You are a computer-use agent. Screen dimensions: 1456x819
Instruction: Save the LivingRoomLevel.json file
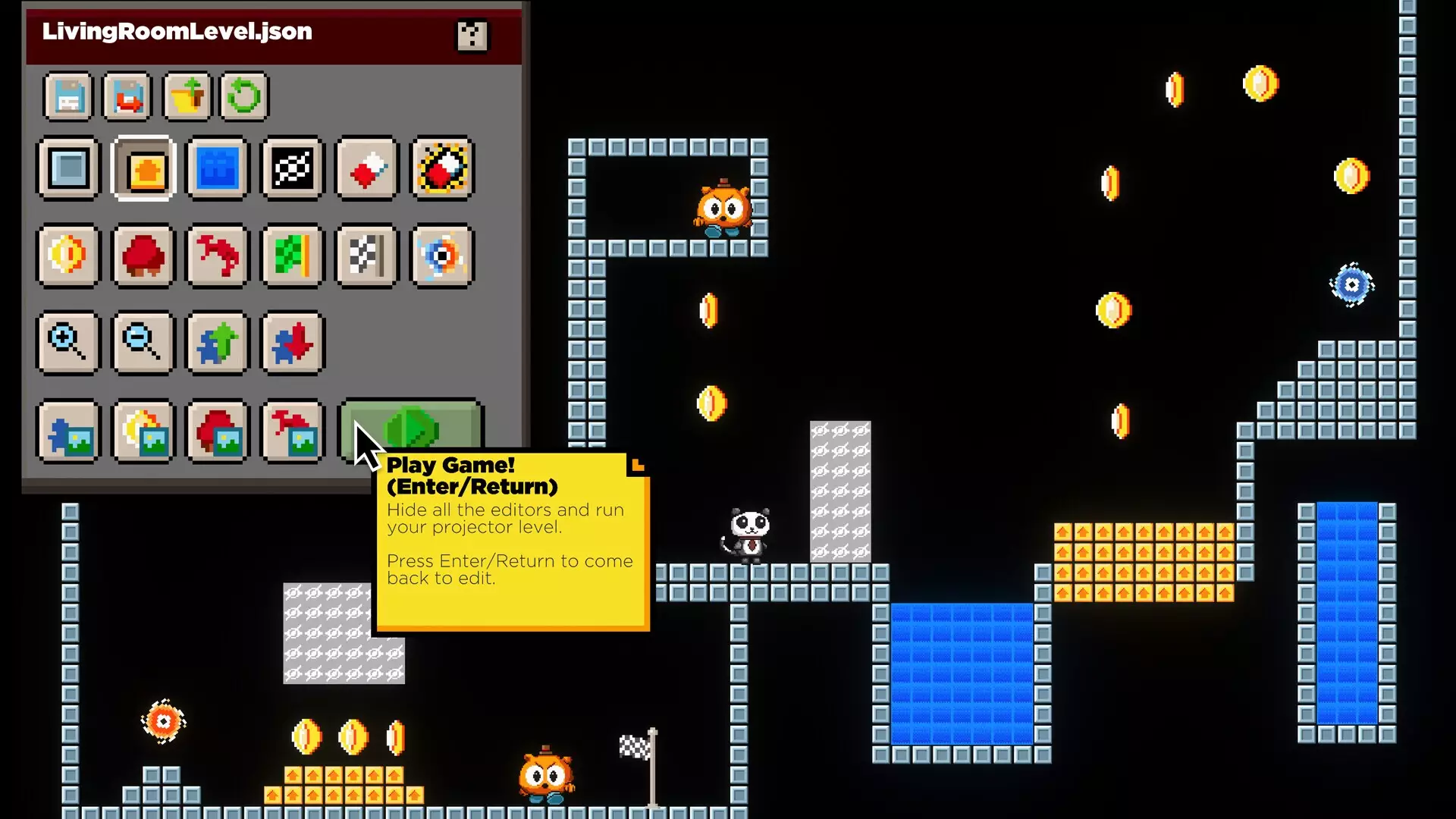(x=67, y=96)
